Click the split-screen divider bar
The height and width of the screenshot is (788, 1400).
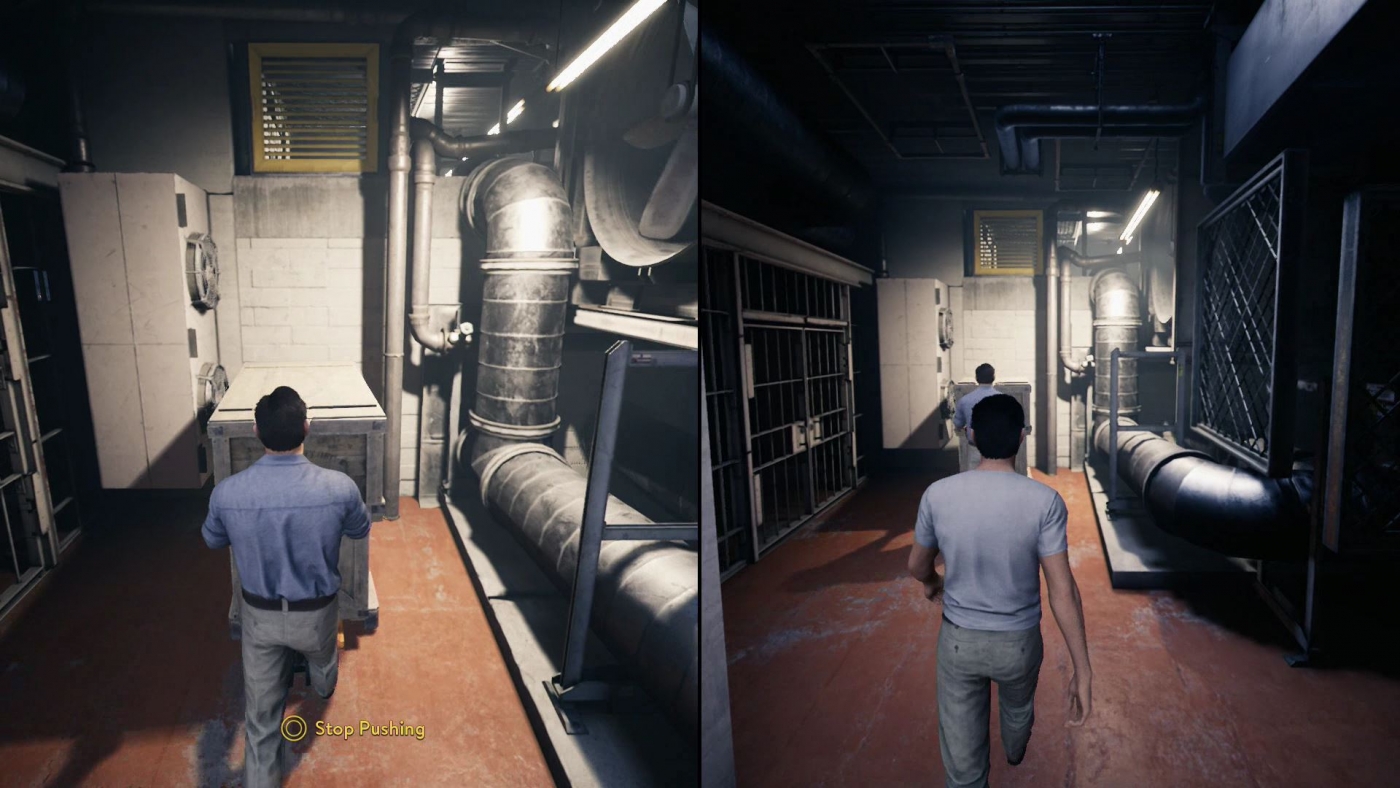click(700, 394)
